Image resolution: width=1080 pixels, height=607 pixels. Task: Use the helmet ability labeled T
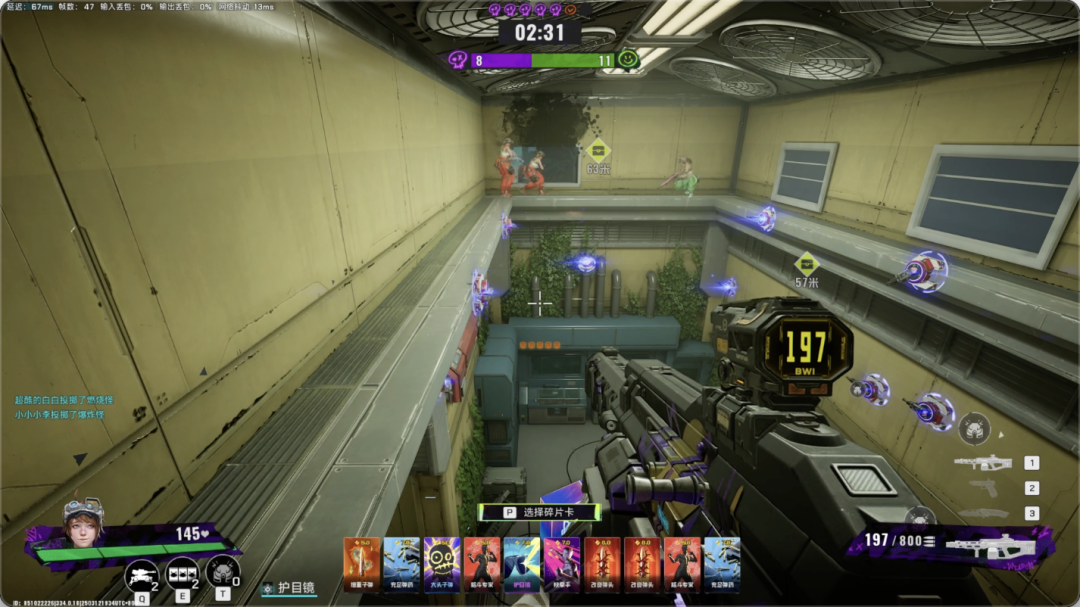pos(221,573)
